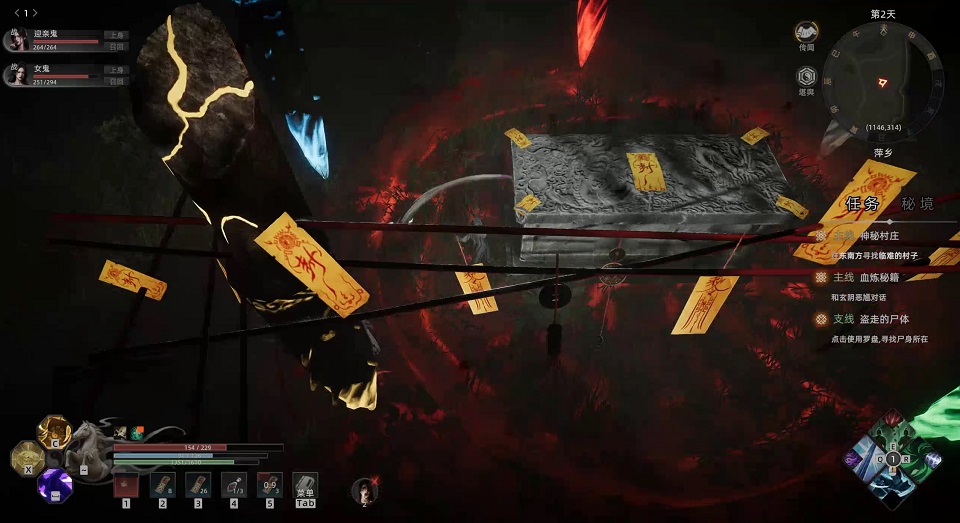960x523 pixels.
Task: Activate the purple crystal skill icon
Action: (53, 486)
